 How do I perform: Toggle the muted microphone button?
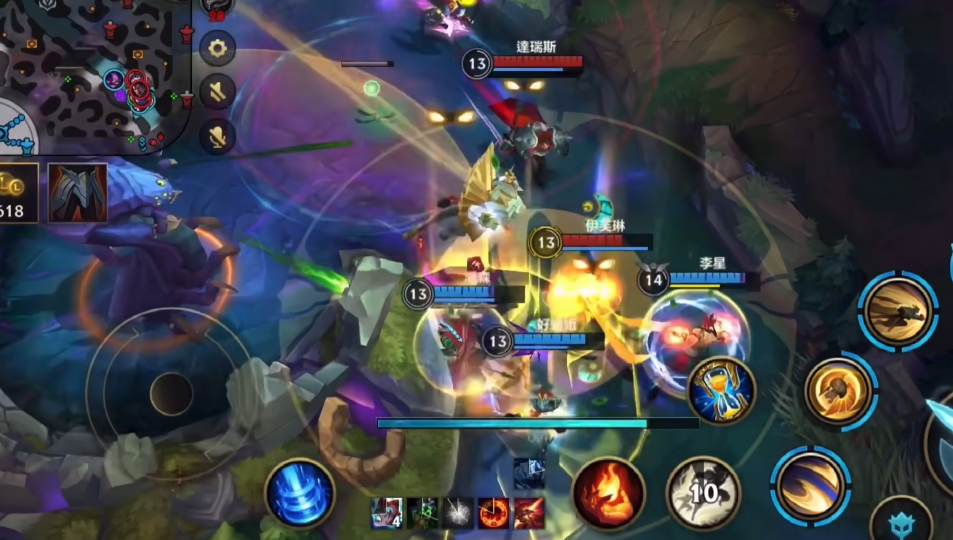point(217,135)
